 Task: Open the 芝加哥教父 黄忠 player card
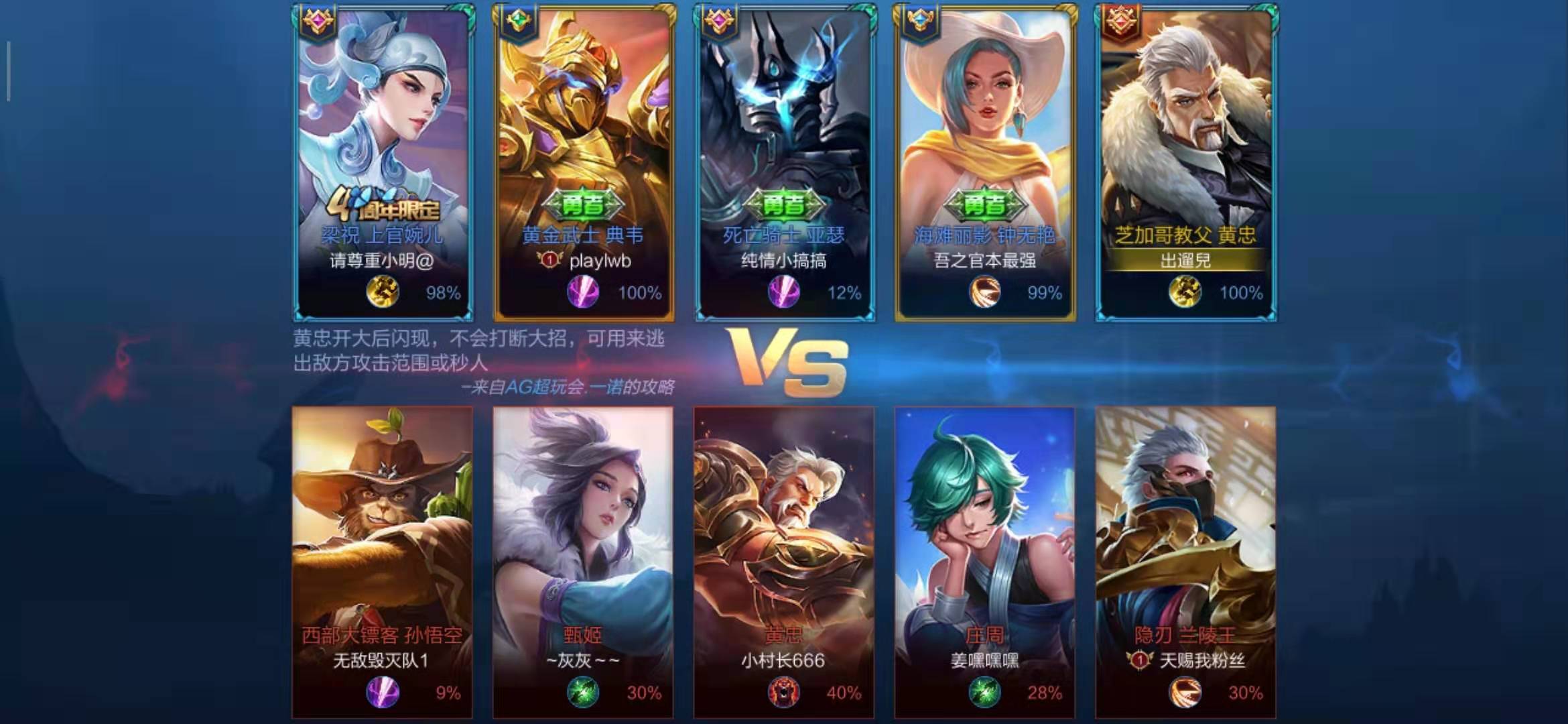1186,161
